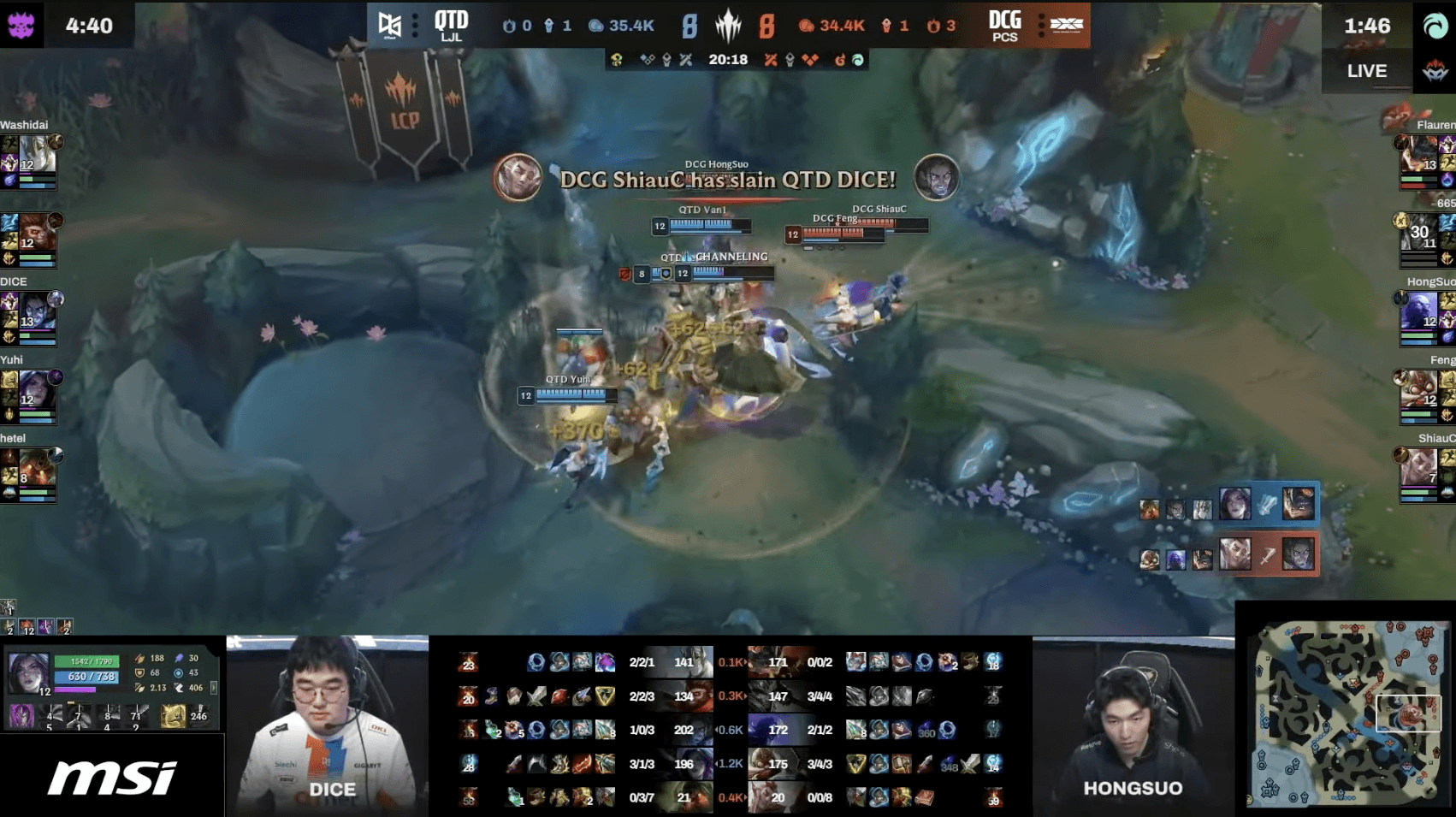This screenshot has width=1456, height=817.
Task: Click the Baron icon beside the 4:40 timer
Action: [21, 25]
